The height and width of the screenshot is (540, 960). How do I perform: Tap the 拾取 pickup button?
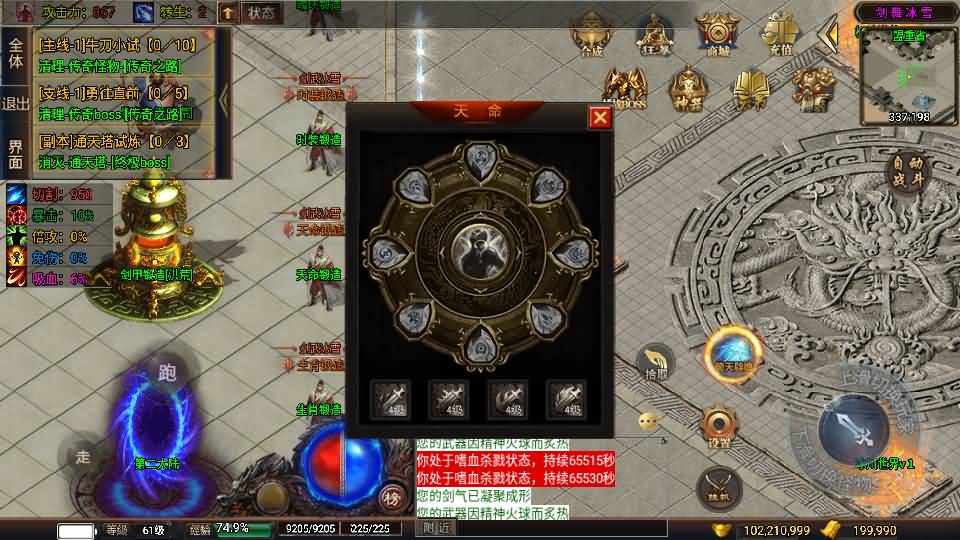coord(655,363)
